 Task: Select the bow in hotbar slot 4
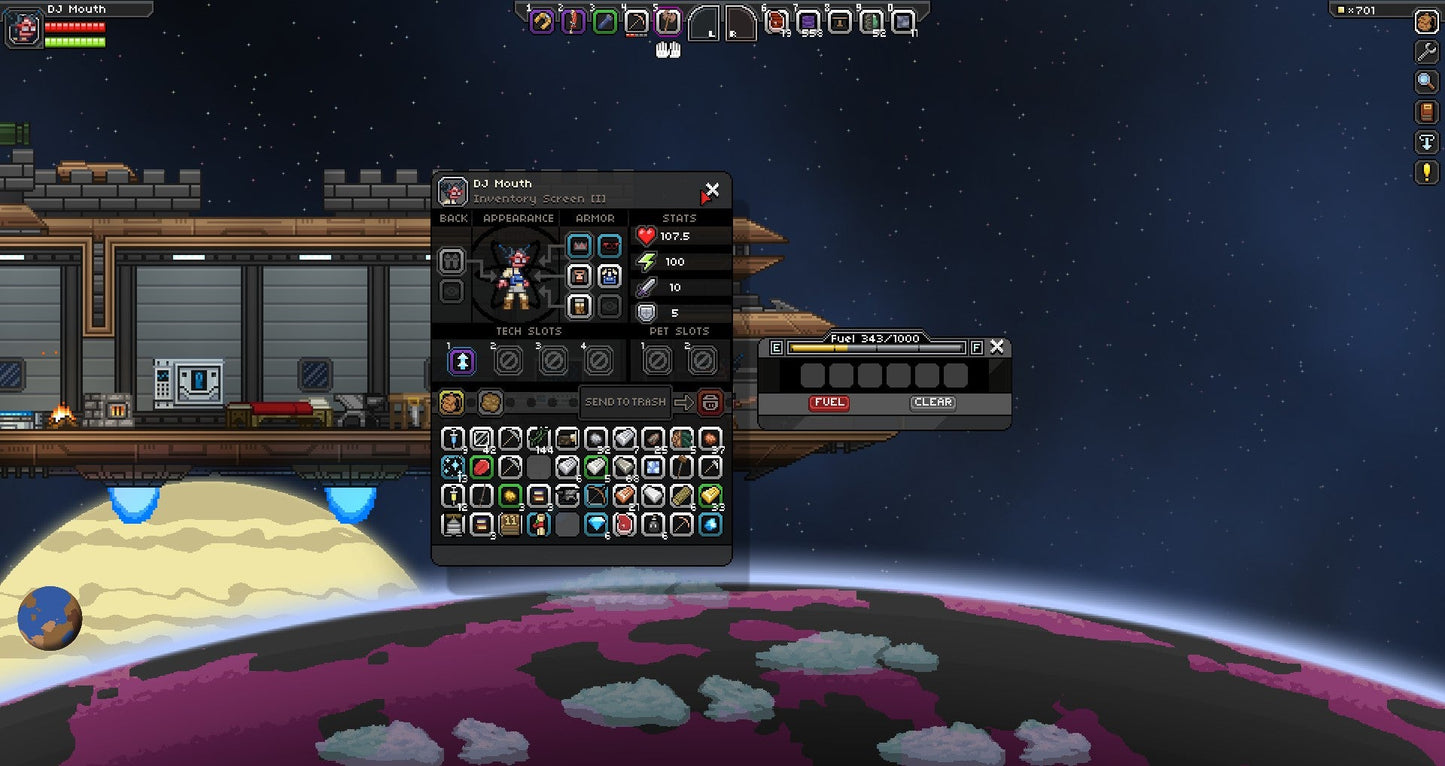(x=636, y=22)
